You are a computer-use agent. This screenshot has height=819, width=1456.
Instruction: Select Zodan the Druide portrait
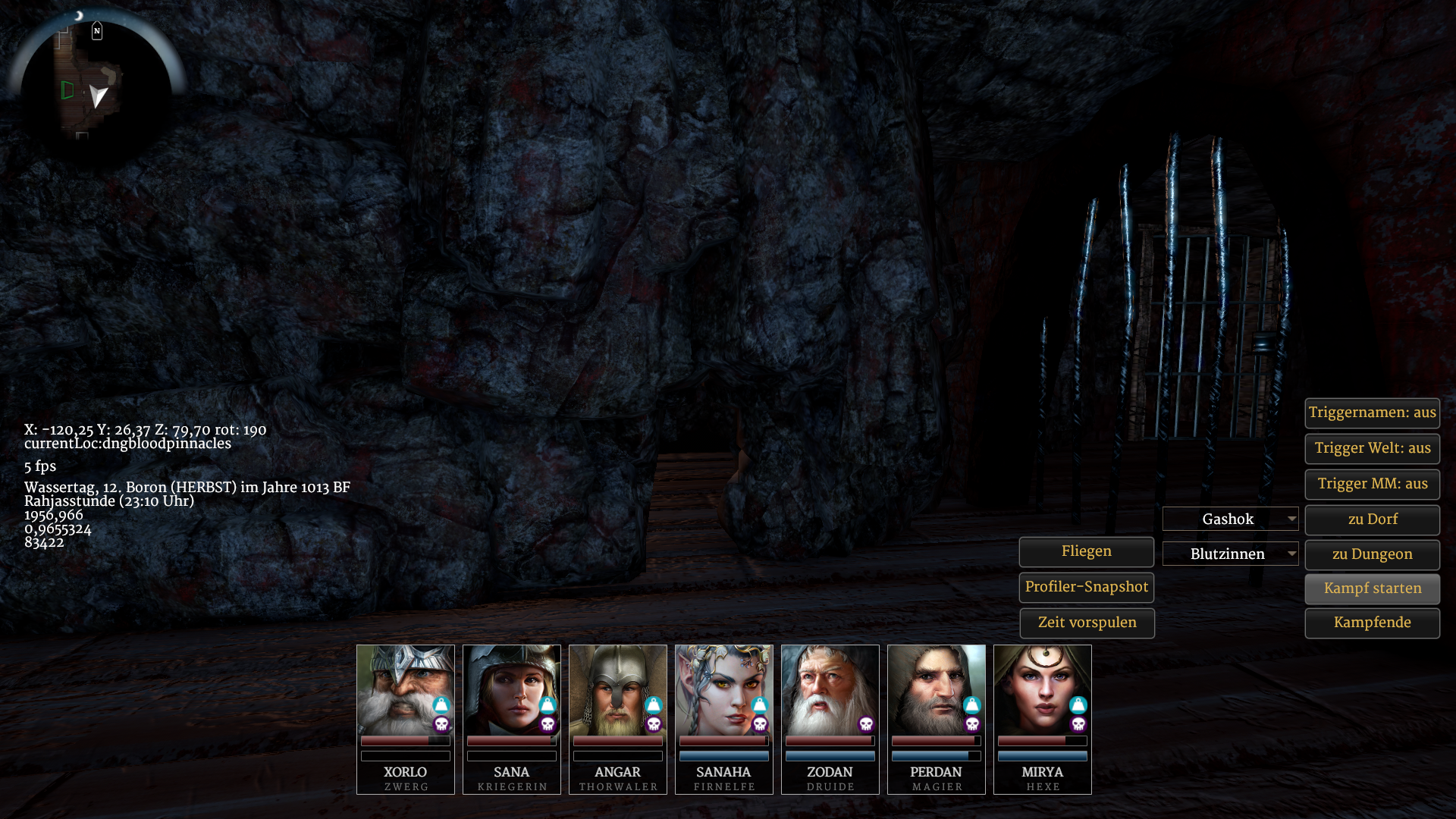830,690
